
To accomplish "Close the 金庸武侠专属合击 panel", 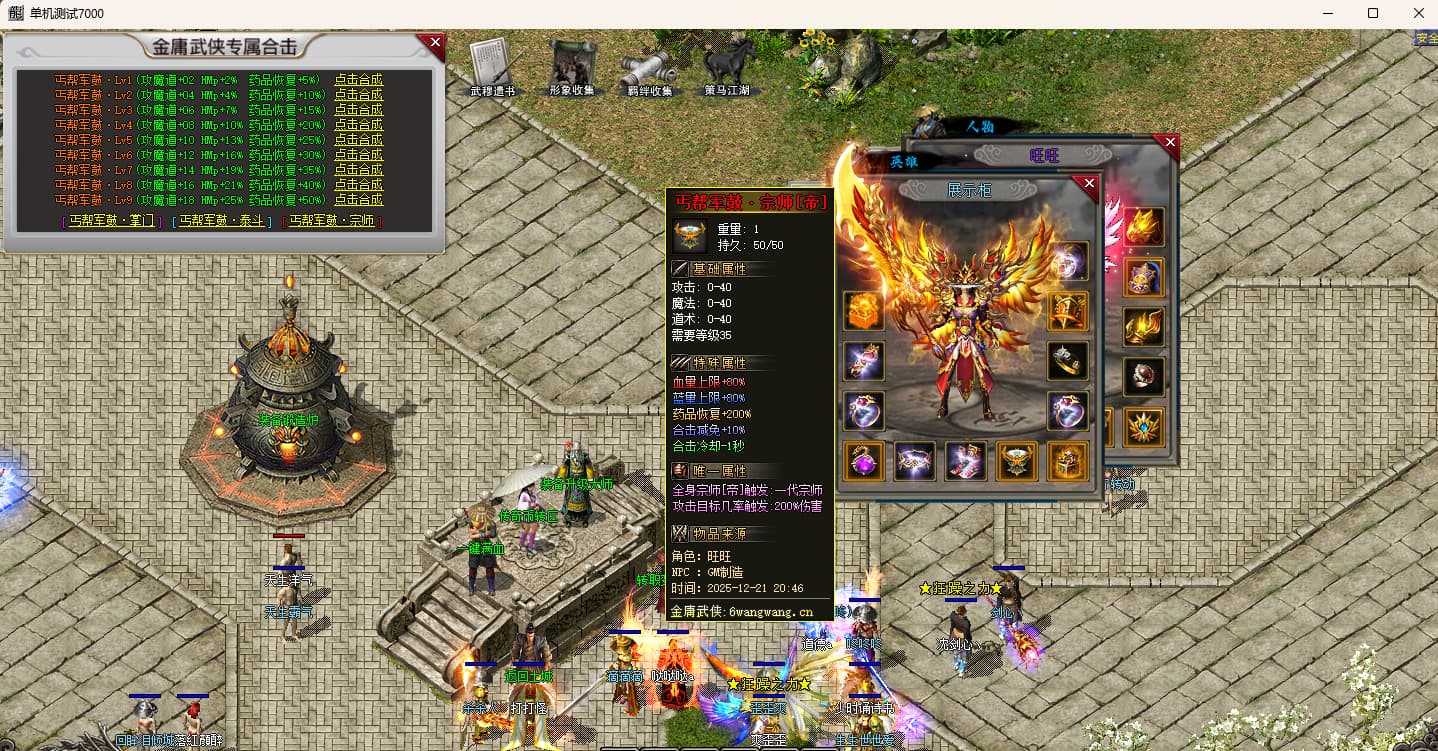I will pos(435,43).
